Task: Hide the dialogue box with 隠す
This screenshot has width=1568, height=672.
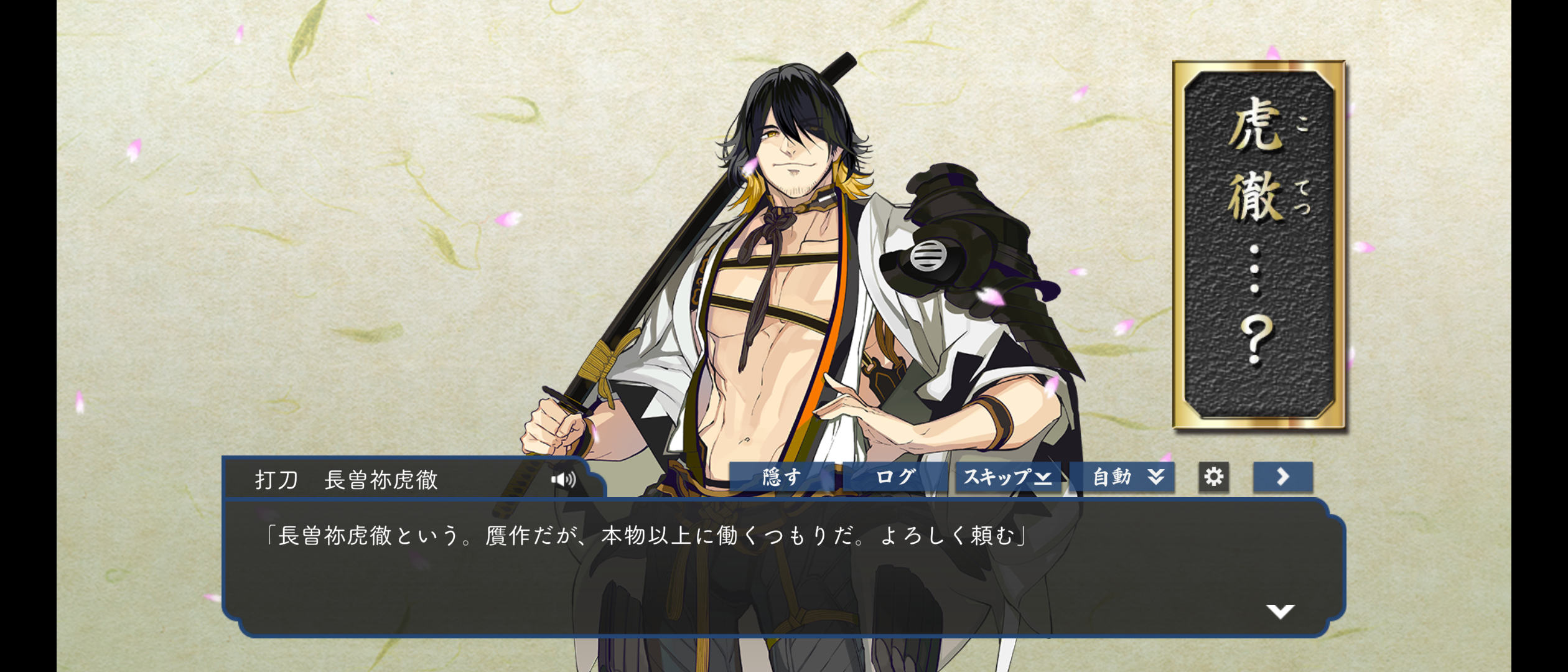Action: (x=782, y=477)
